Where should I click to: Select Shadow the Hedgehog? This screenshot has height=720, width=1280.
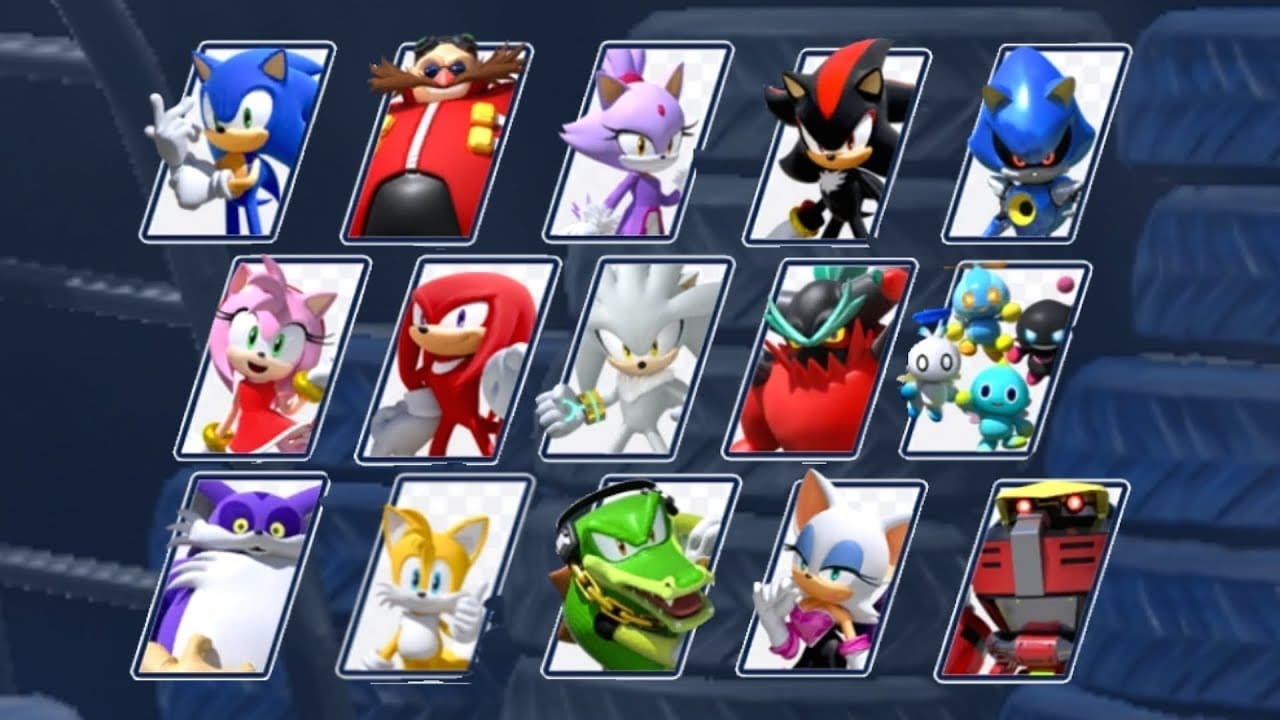click(x=845, y=140)
